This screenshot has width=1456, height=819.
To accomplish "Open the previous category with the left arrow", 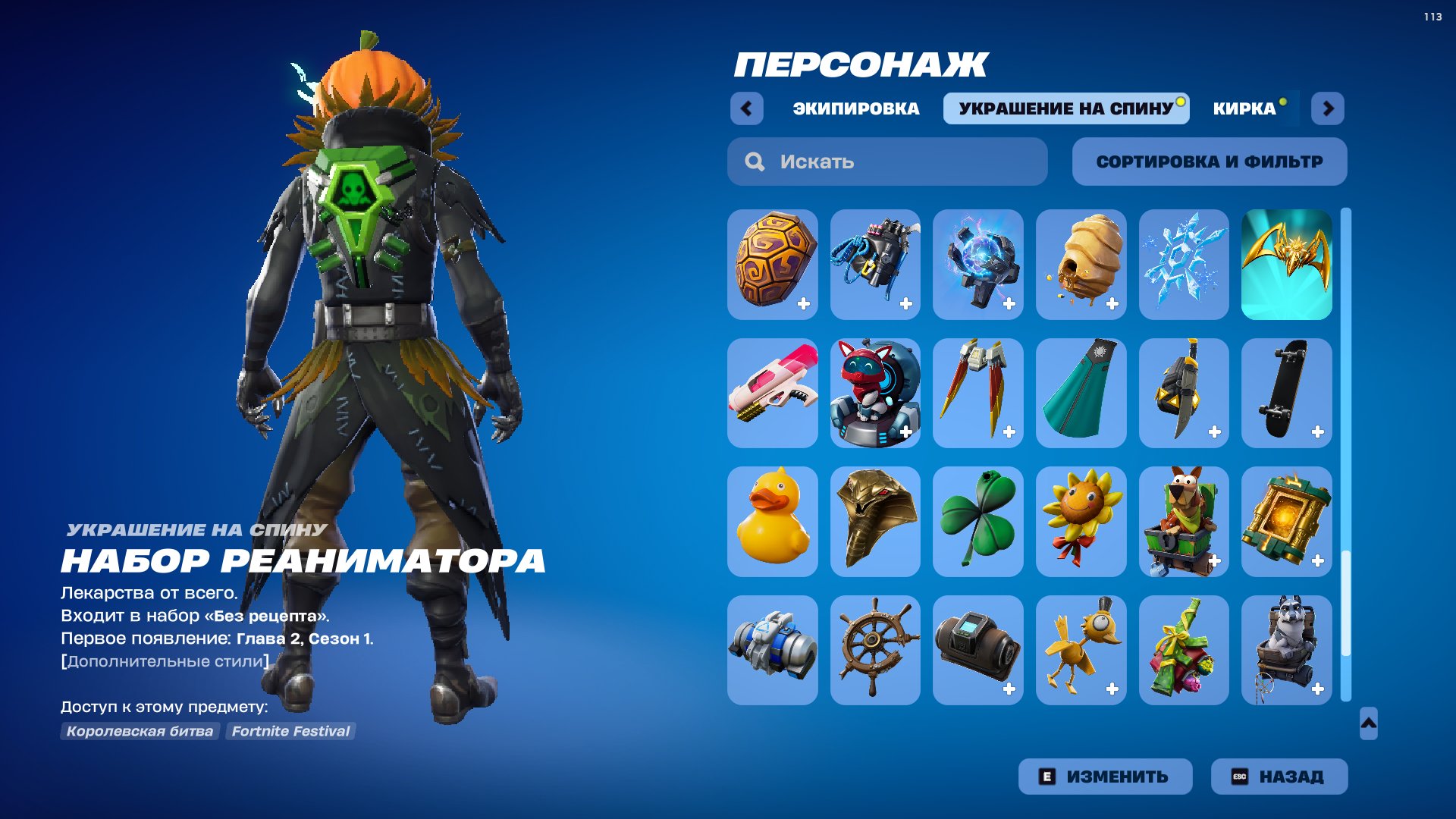I will pos(747,108).
